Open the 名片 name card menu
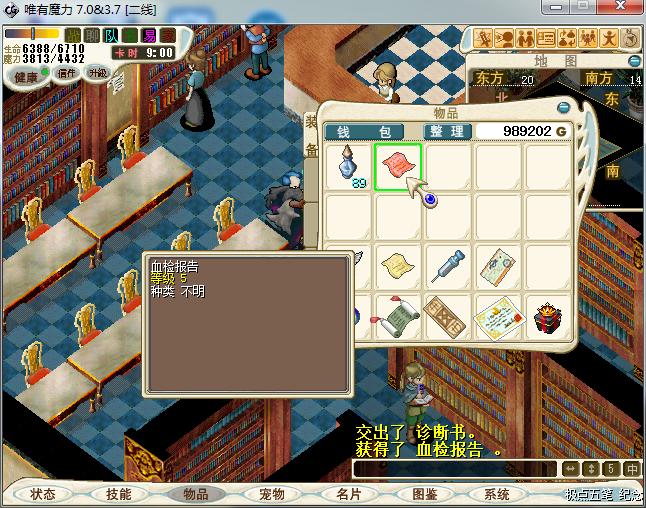Image resolution: width=646 pixels, height=508 pixels. (x=348, y=494)
